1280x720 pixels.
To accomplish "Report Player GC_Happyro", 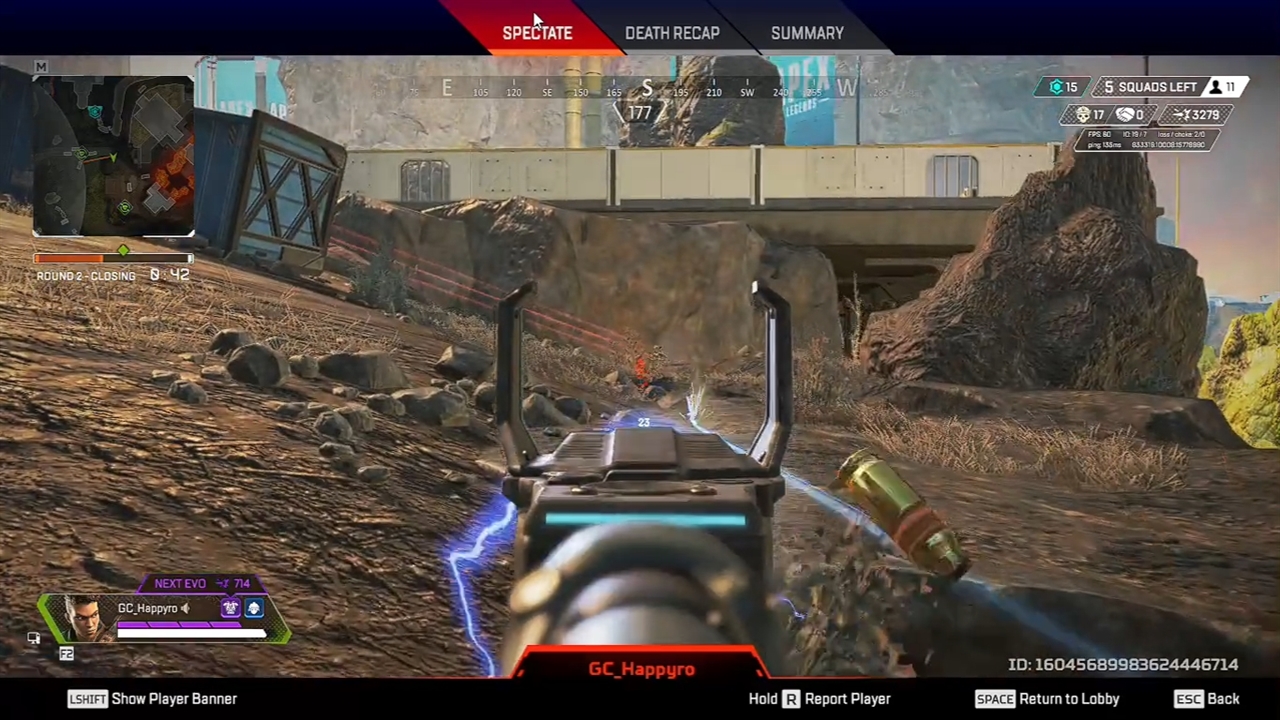I will [x=820, y=699].
